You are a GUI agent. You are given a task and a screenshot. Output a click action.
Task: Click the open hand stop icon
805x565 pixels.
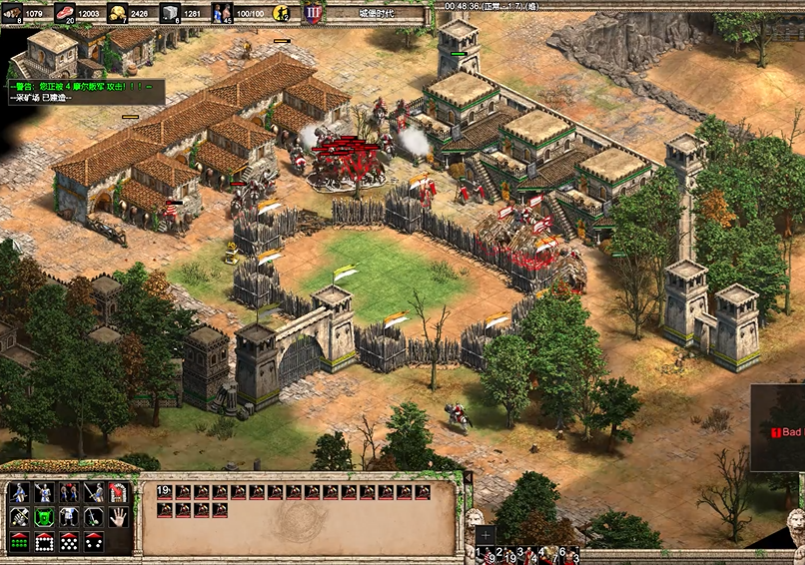[118, 517]
